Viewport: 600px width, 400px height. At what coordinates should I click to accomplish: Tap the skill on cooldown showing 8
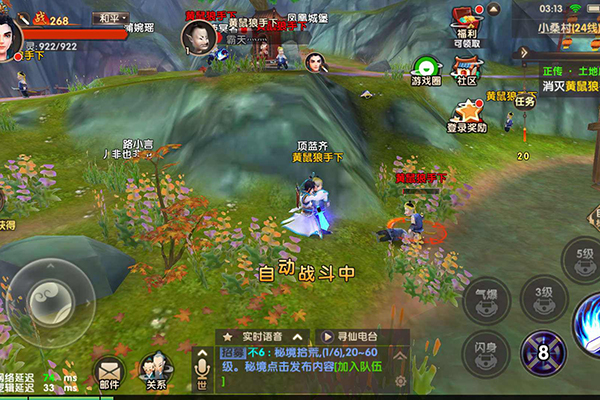pos(543,352)
